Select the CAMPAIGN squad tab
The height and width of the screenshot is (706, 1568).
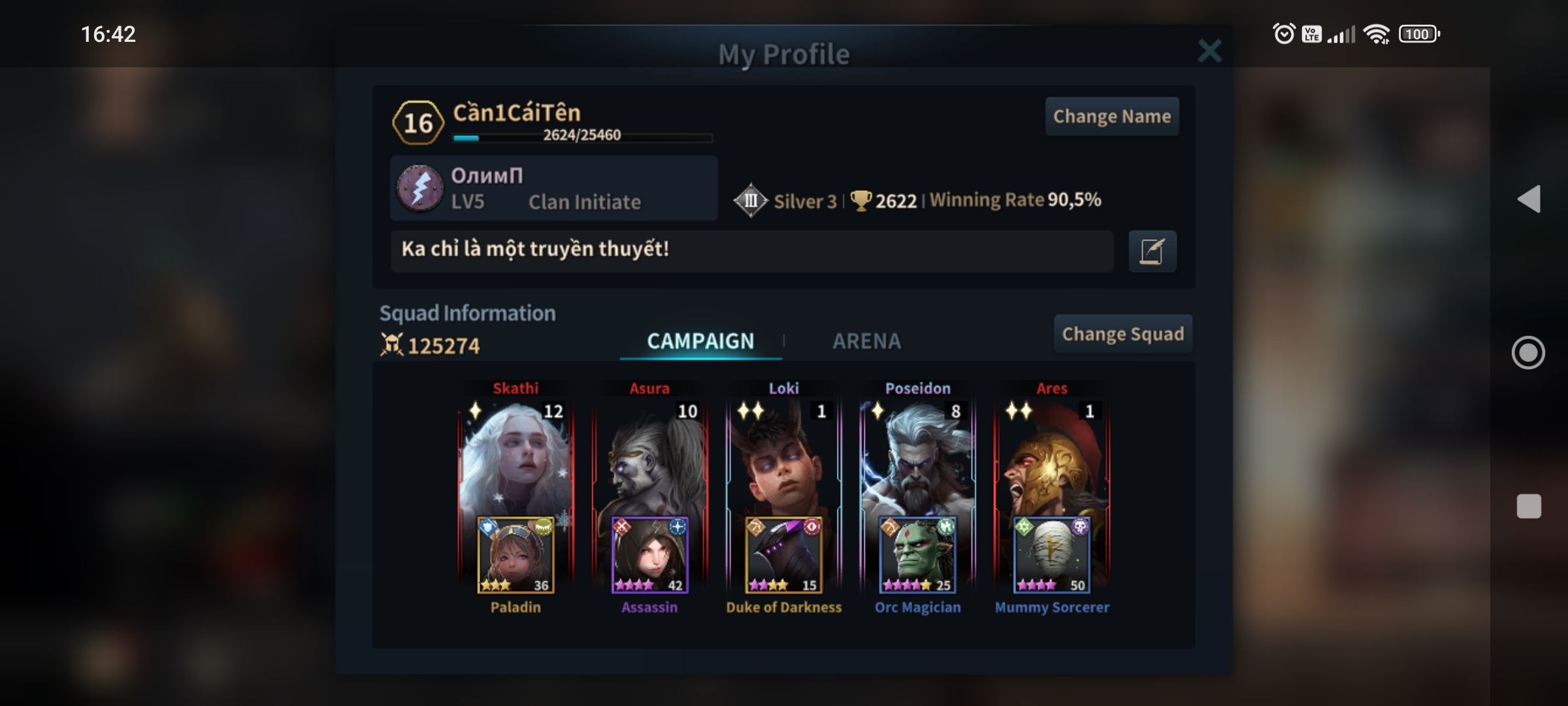coord(700,341)
